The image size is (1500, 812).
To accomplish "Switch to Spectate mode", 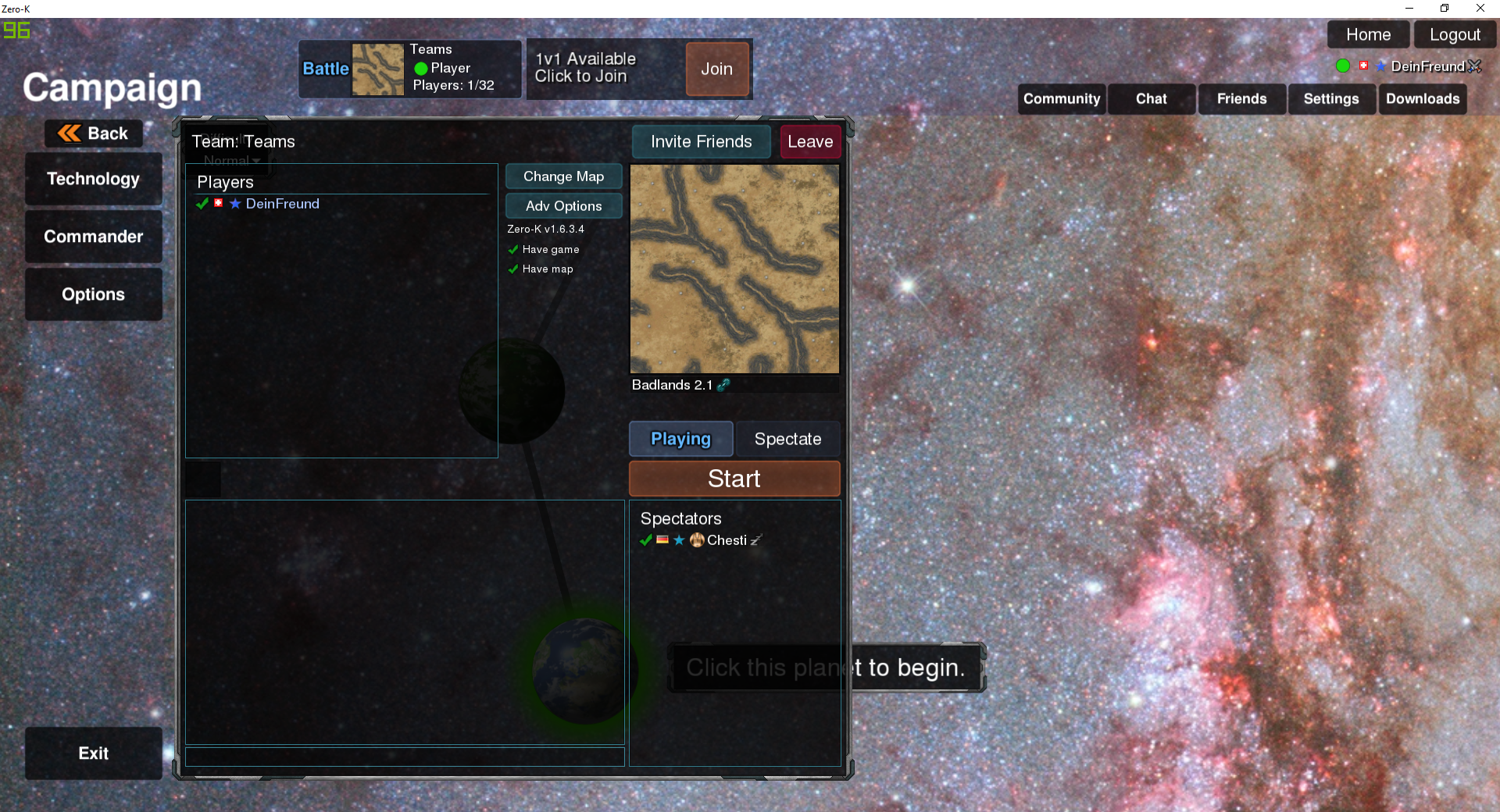I will click(x=787, y=439).
